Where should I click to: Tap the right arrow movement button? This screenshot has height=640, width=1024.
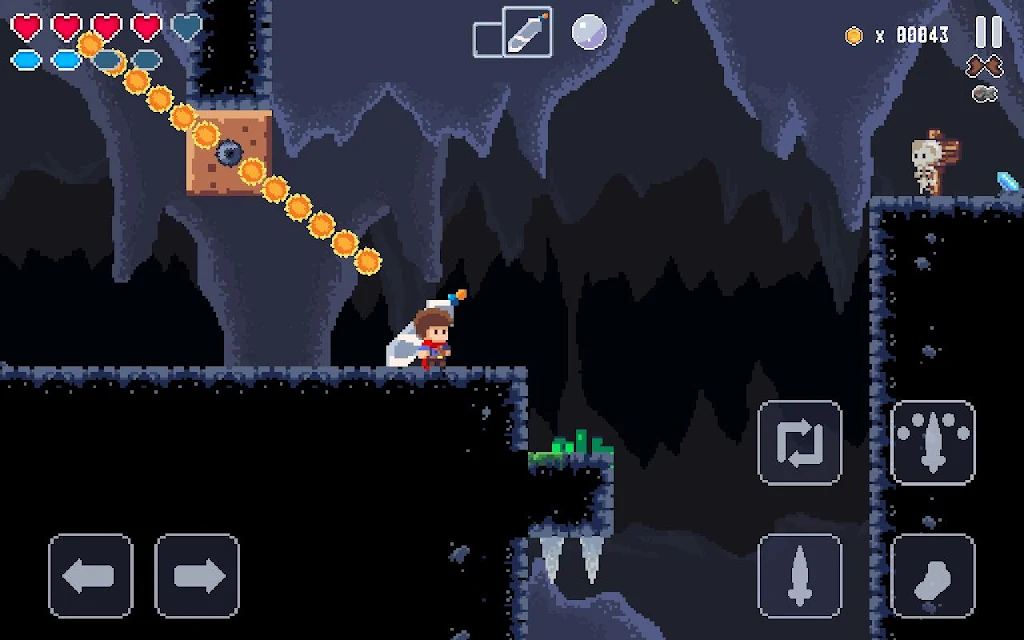(x=197, y=576)
